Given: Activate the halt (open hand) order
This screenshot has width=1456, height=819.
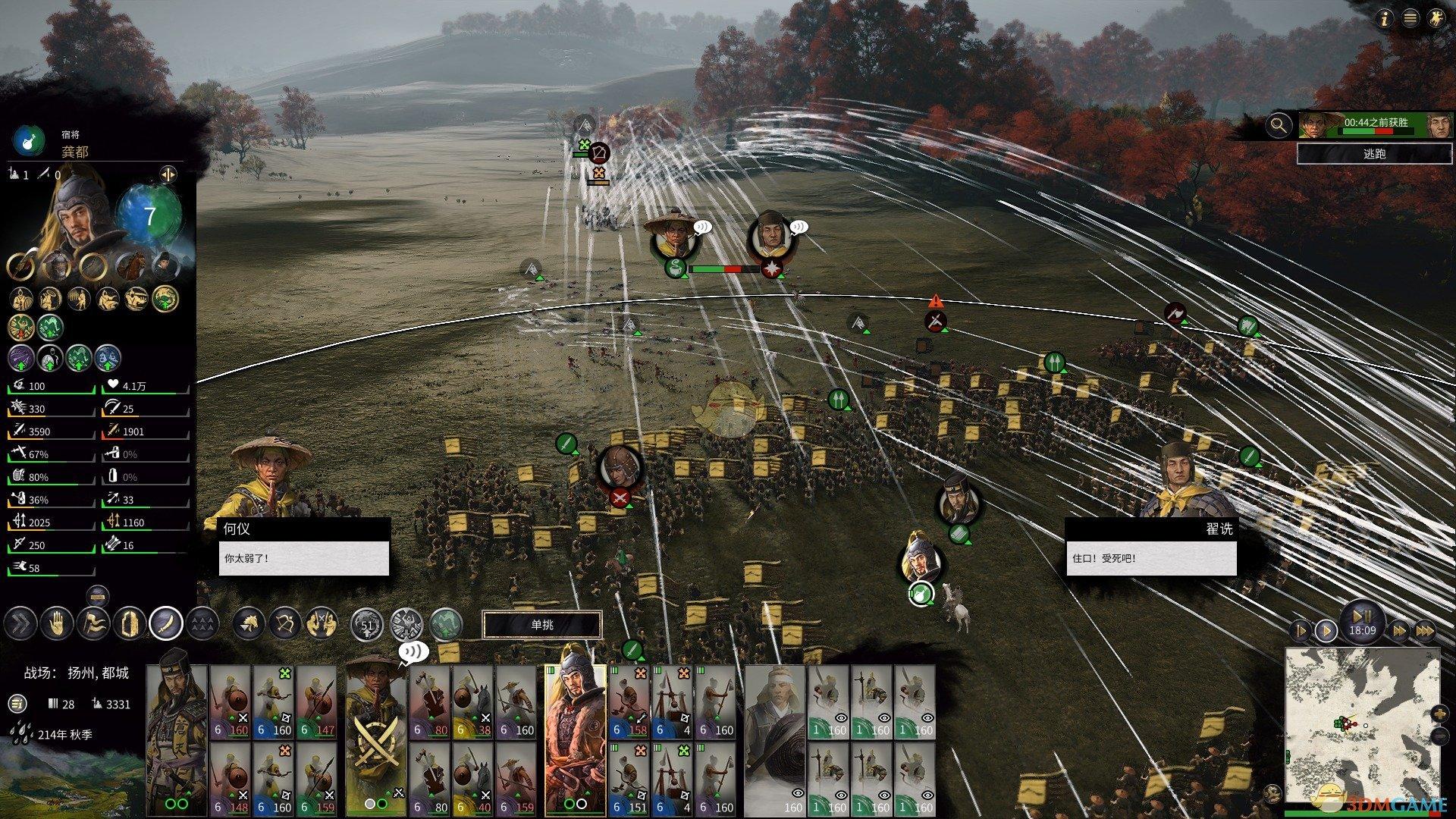Looking at the screenshot, I should [x=57, y=624].
